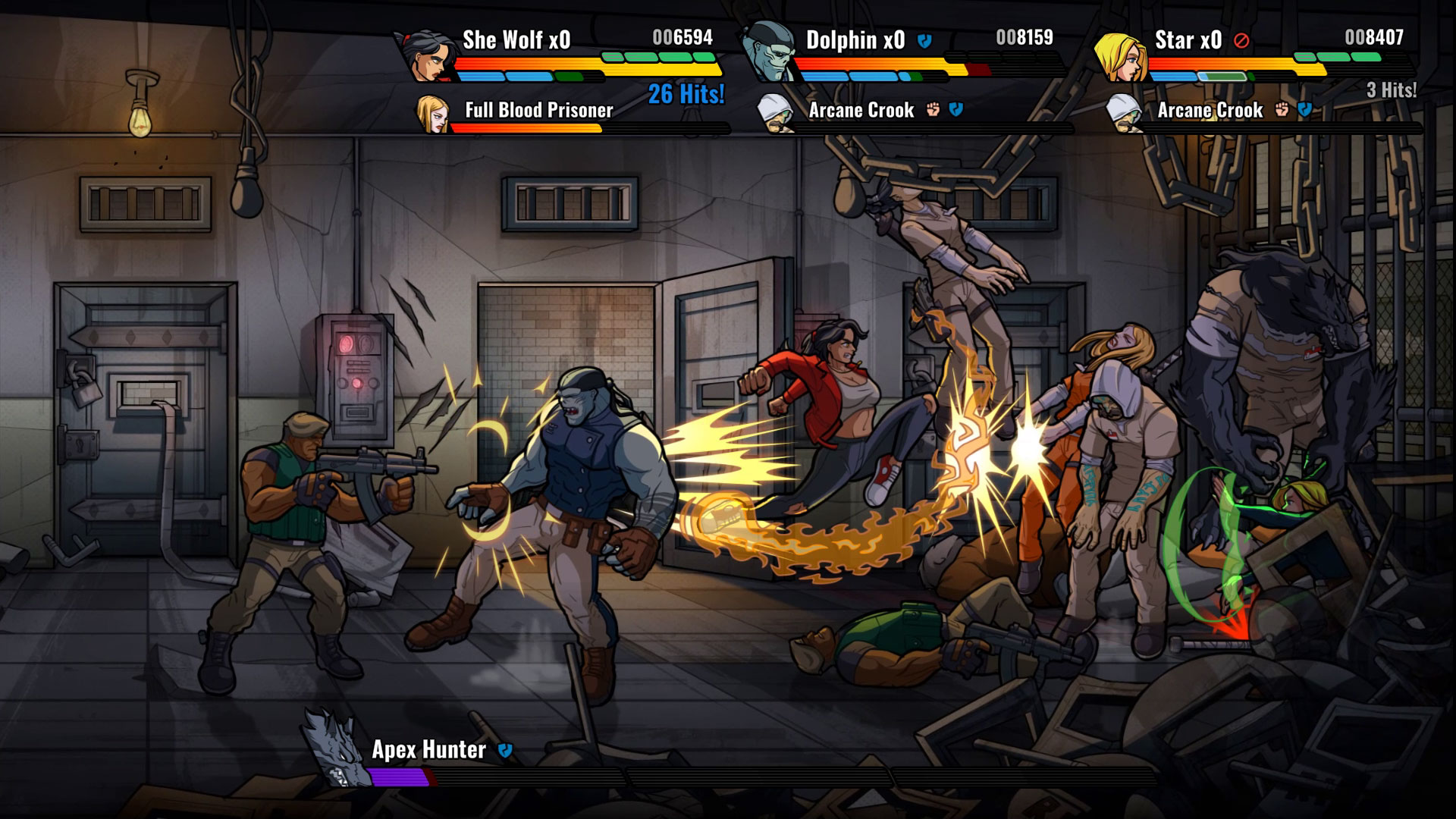The height and width of the screenshot is (819, 1456).
Task: Click Dolphin's score reading 008159
Action: click(1024, 36)
